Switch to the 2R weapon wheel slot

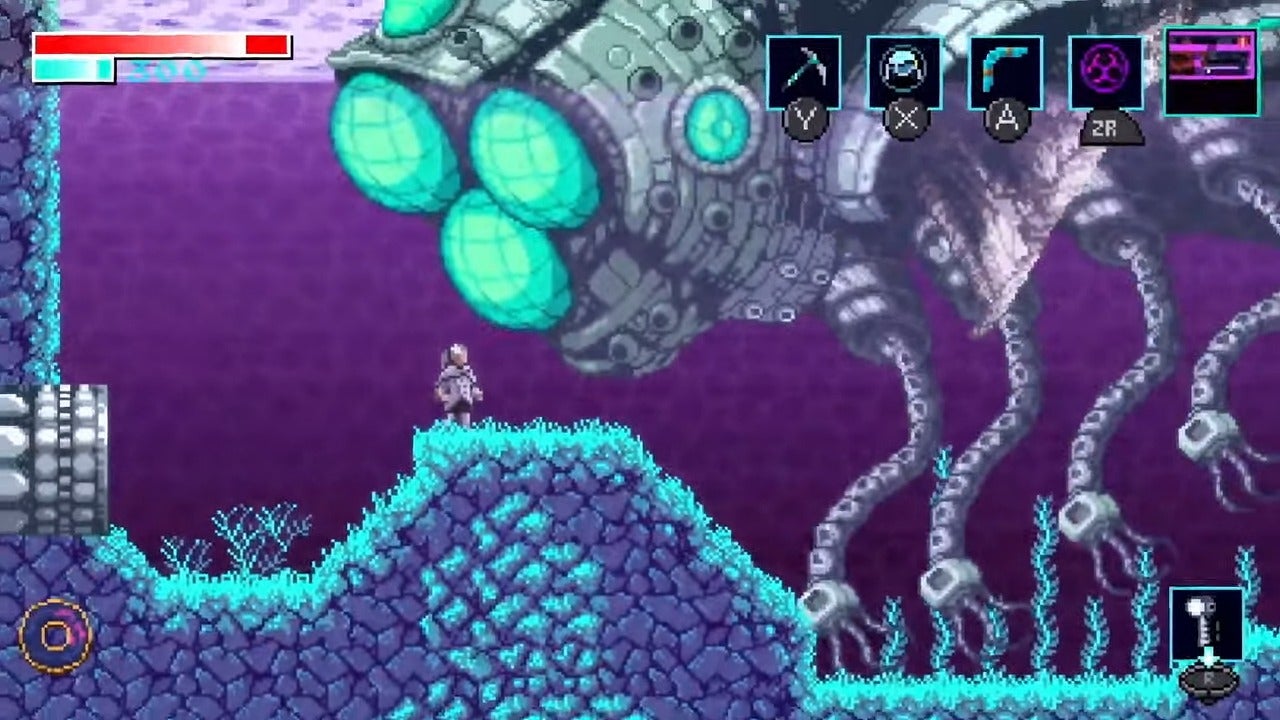pyautogui.click(x=1110, y=127)
